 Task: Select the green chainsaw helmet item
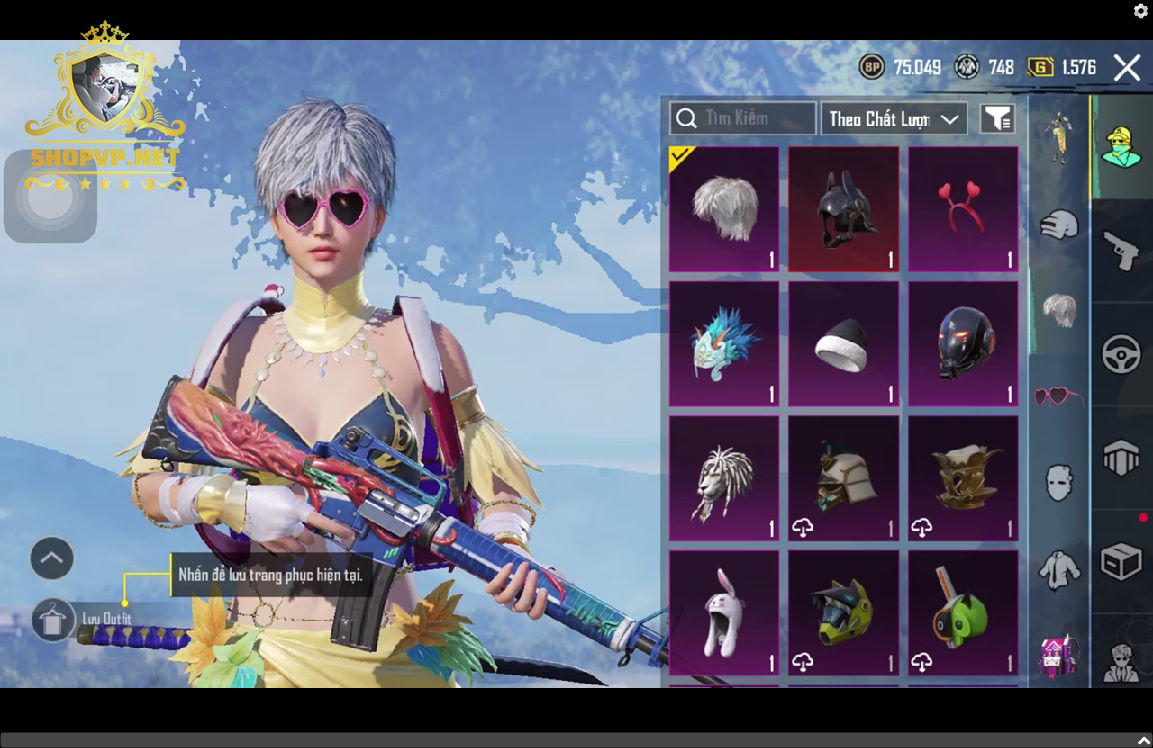(x=963, y=612)
